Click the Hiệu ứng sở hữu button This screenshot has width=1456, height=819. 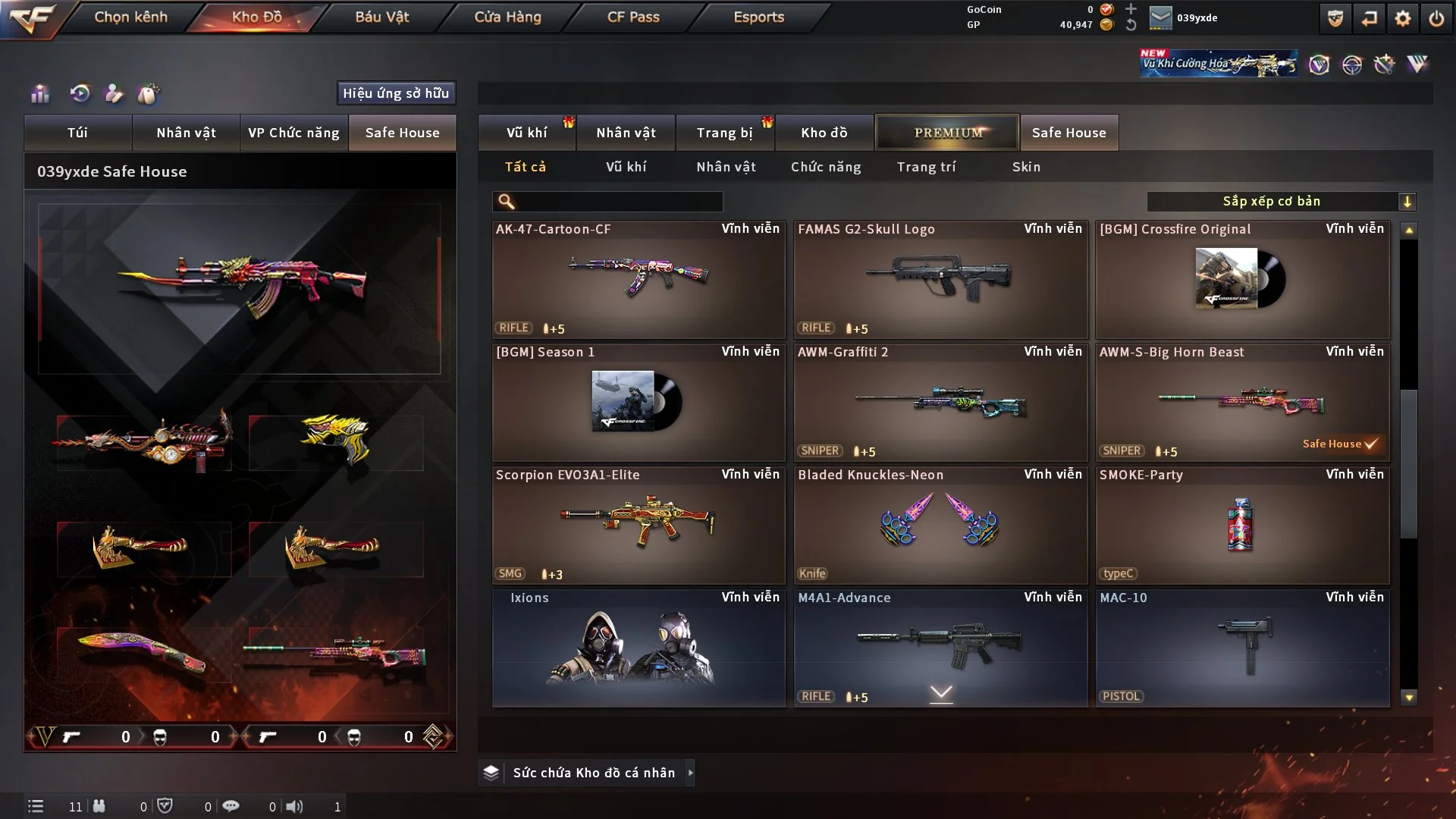coord(396,93)
